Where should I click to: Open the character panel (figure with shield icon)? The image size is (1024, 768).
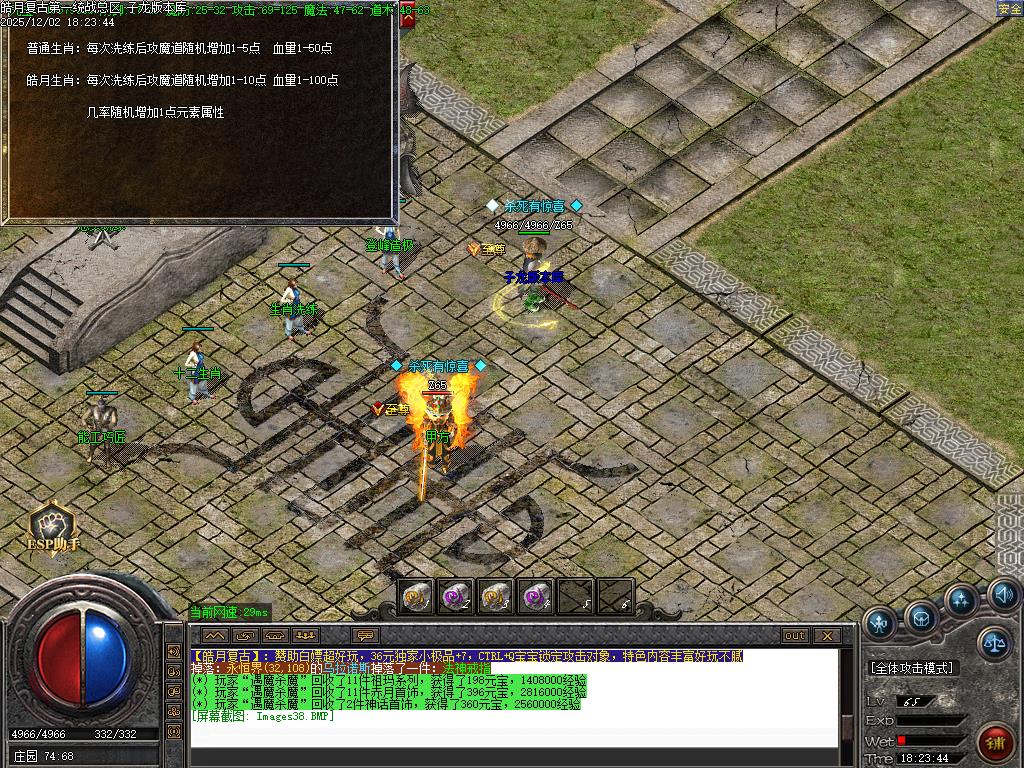point(880,623)
